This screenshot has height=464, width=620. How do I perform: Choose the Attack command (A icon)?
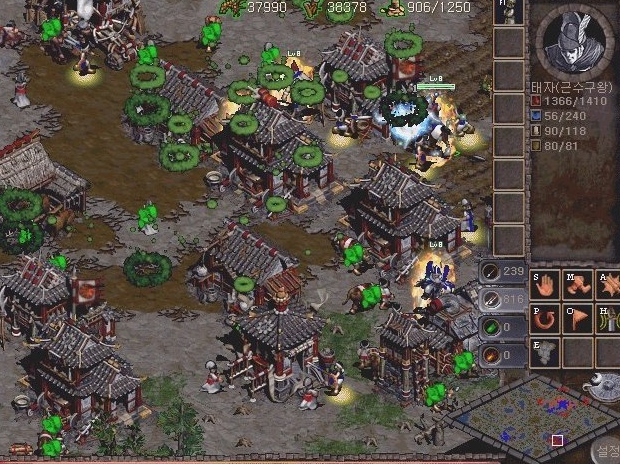(x=607, y=285)
